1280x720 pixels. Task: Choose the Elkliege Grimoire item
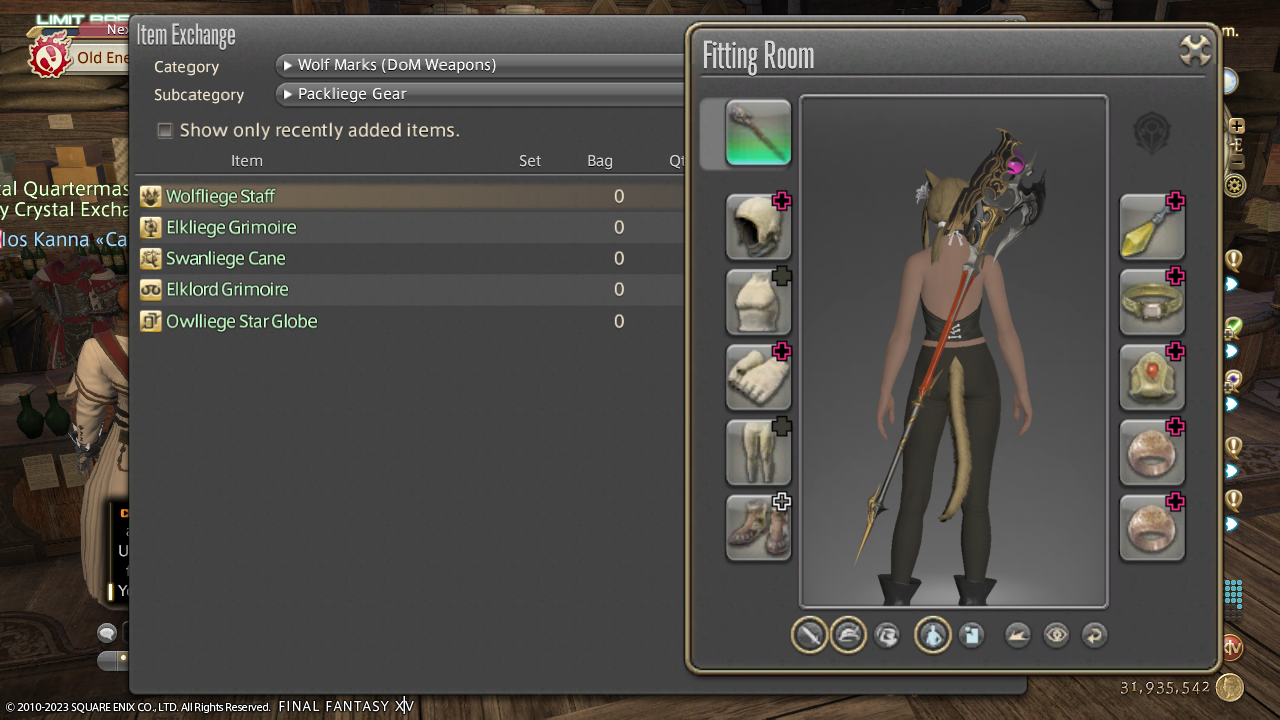pos(231,227)
